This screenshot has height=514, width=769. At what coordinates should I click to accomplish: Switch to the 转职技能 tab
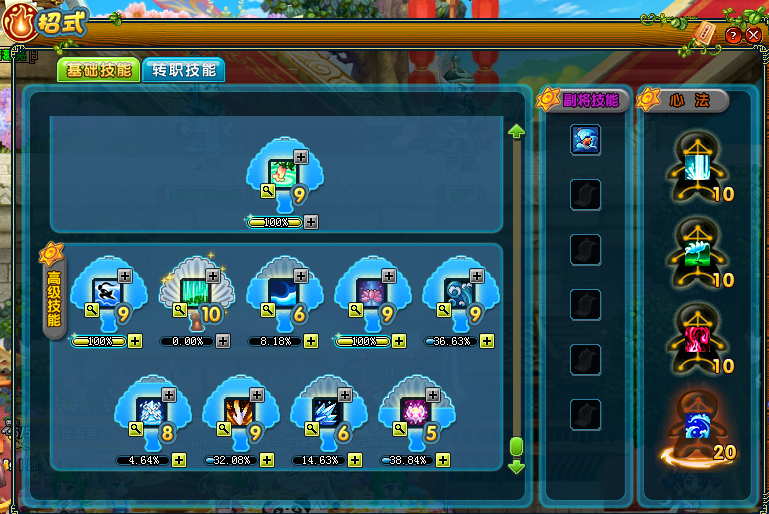point(183,70)
